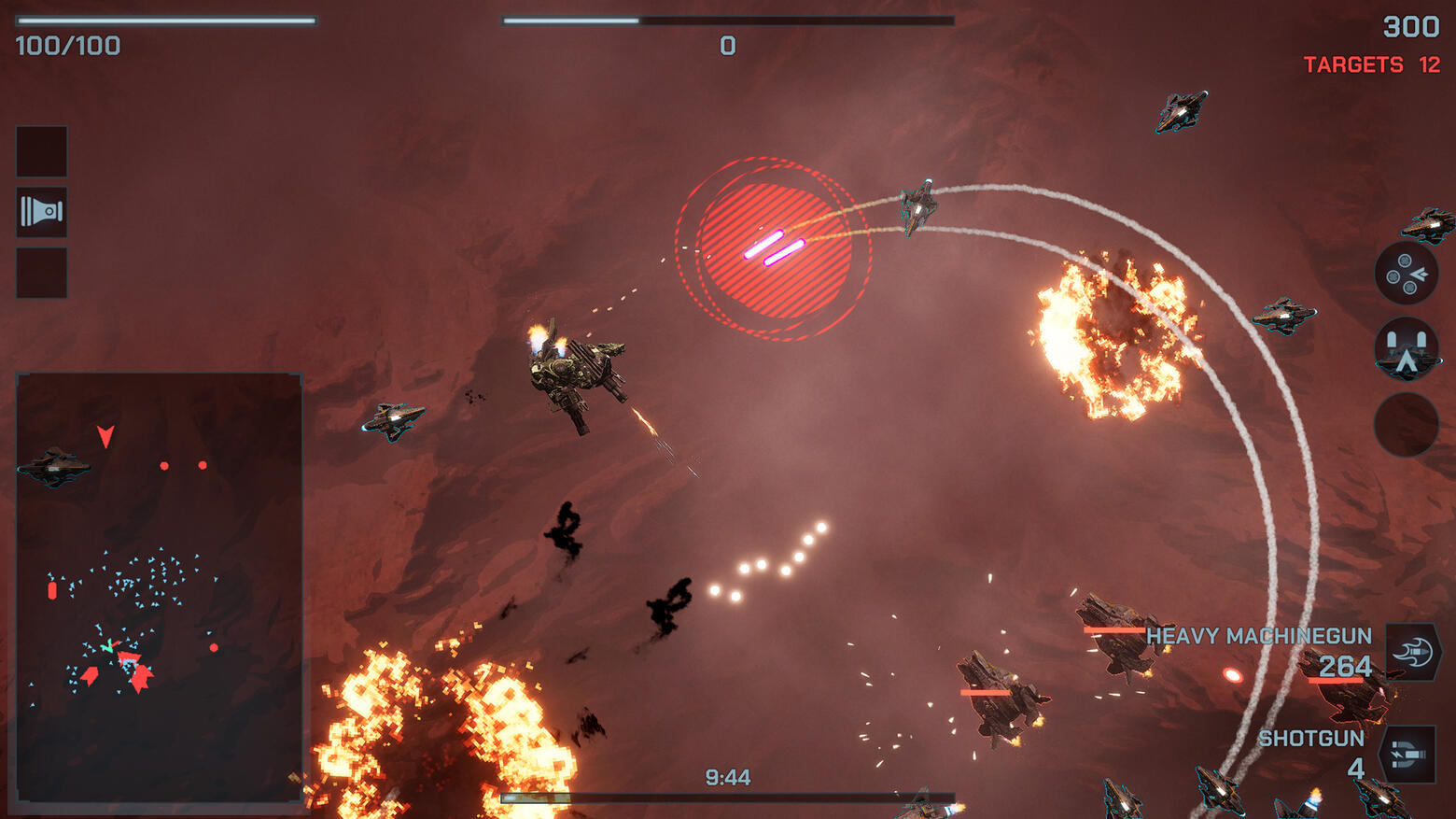
Task: Activate the three-orbs formation ability
Action: [x=1407, y=274]
